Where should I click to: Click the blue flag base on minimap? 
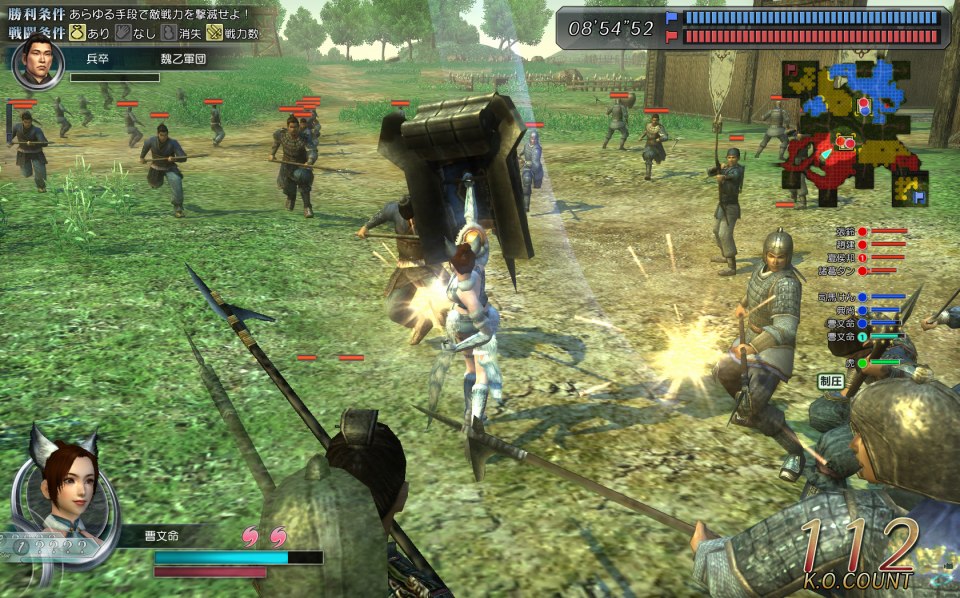[917, 196]
